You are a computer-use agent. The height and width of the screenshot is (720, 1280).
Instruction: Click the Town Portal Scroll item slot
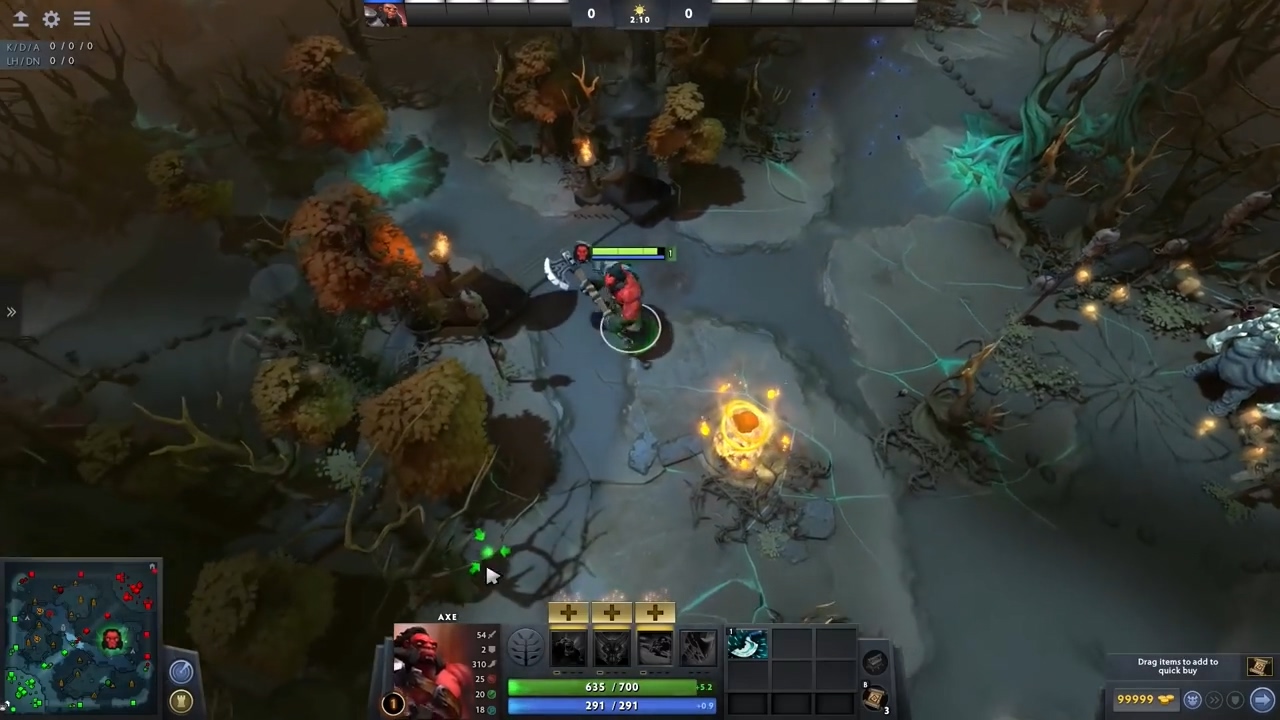tap(874, 698)
